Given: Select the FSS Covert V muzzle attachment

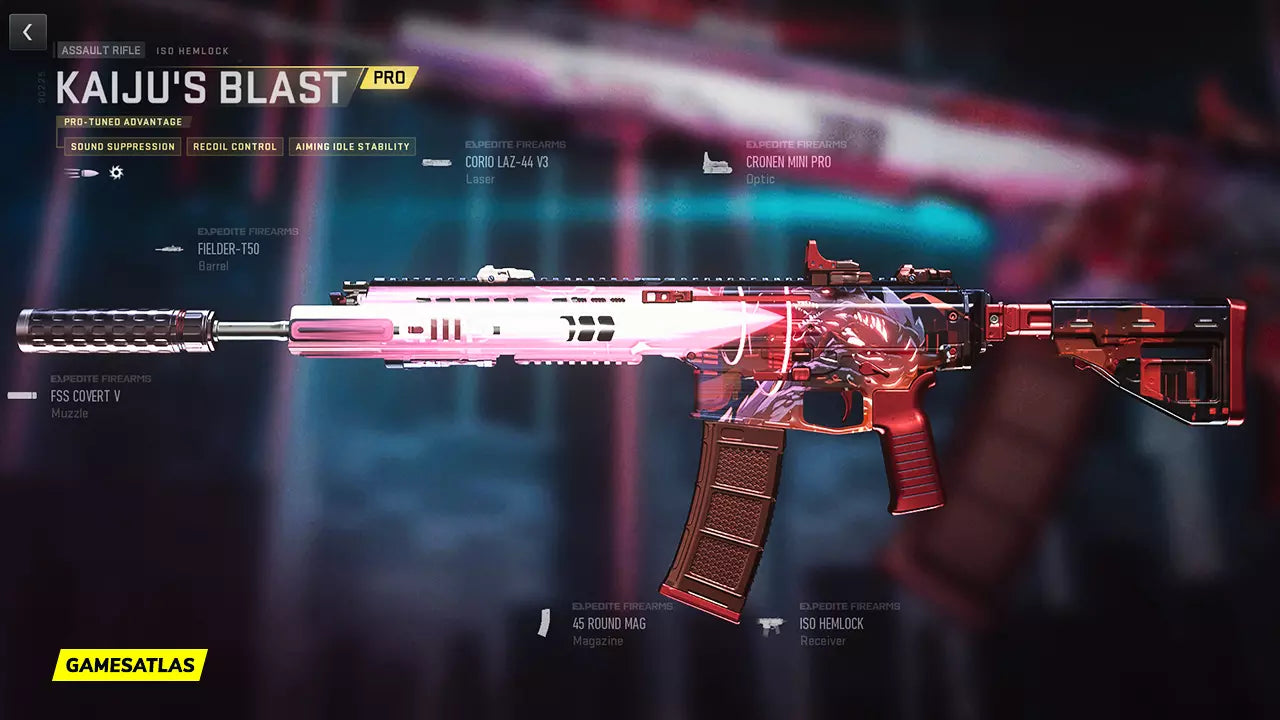Looking at the screenshot, I should [x=85, y=396].
